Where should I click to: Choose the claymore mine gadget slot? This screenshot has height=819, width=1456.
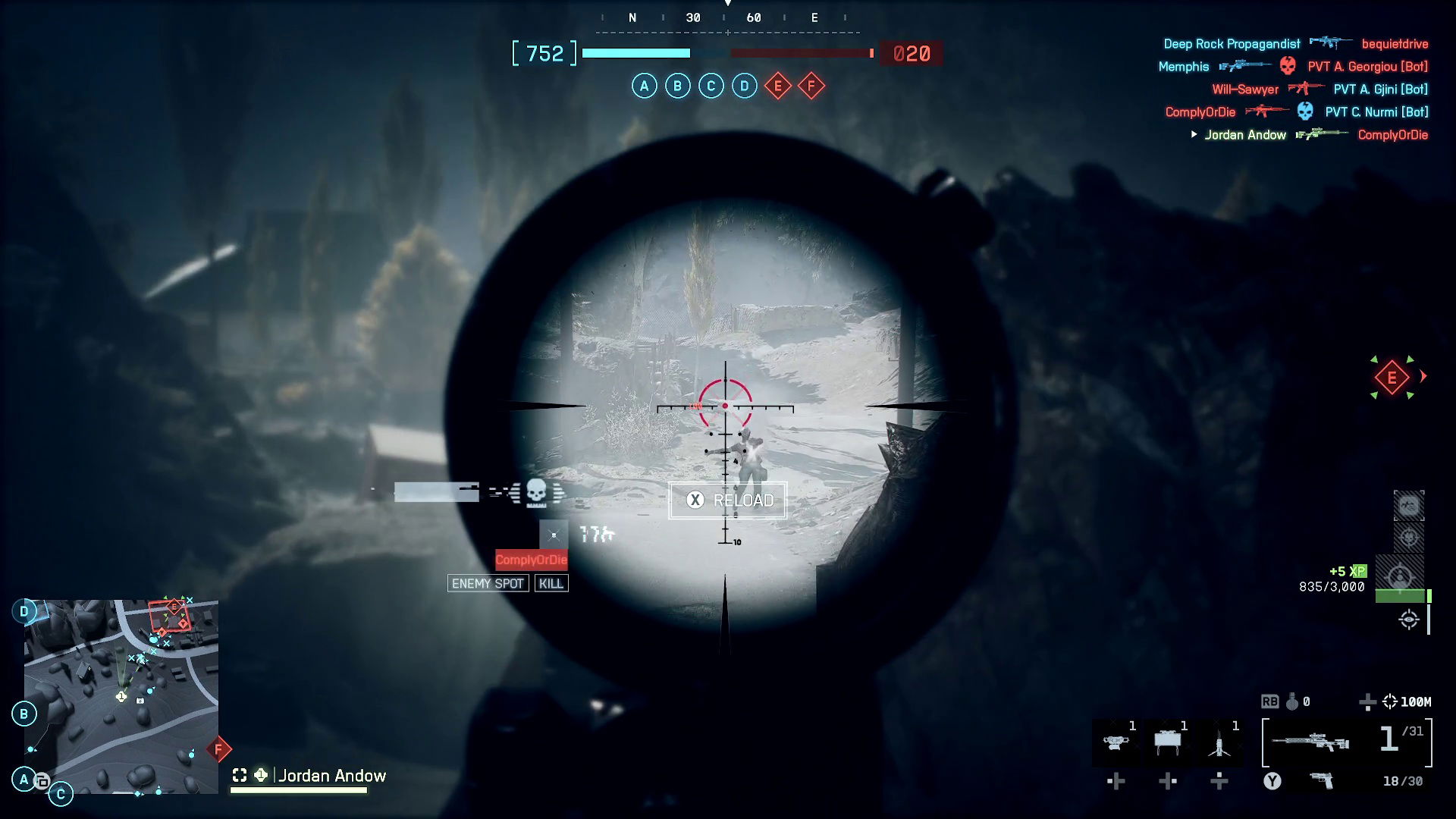pyautogui.click(x=1168, y=742)
